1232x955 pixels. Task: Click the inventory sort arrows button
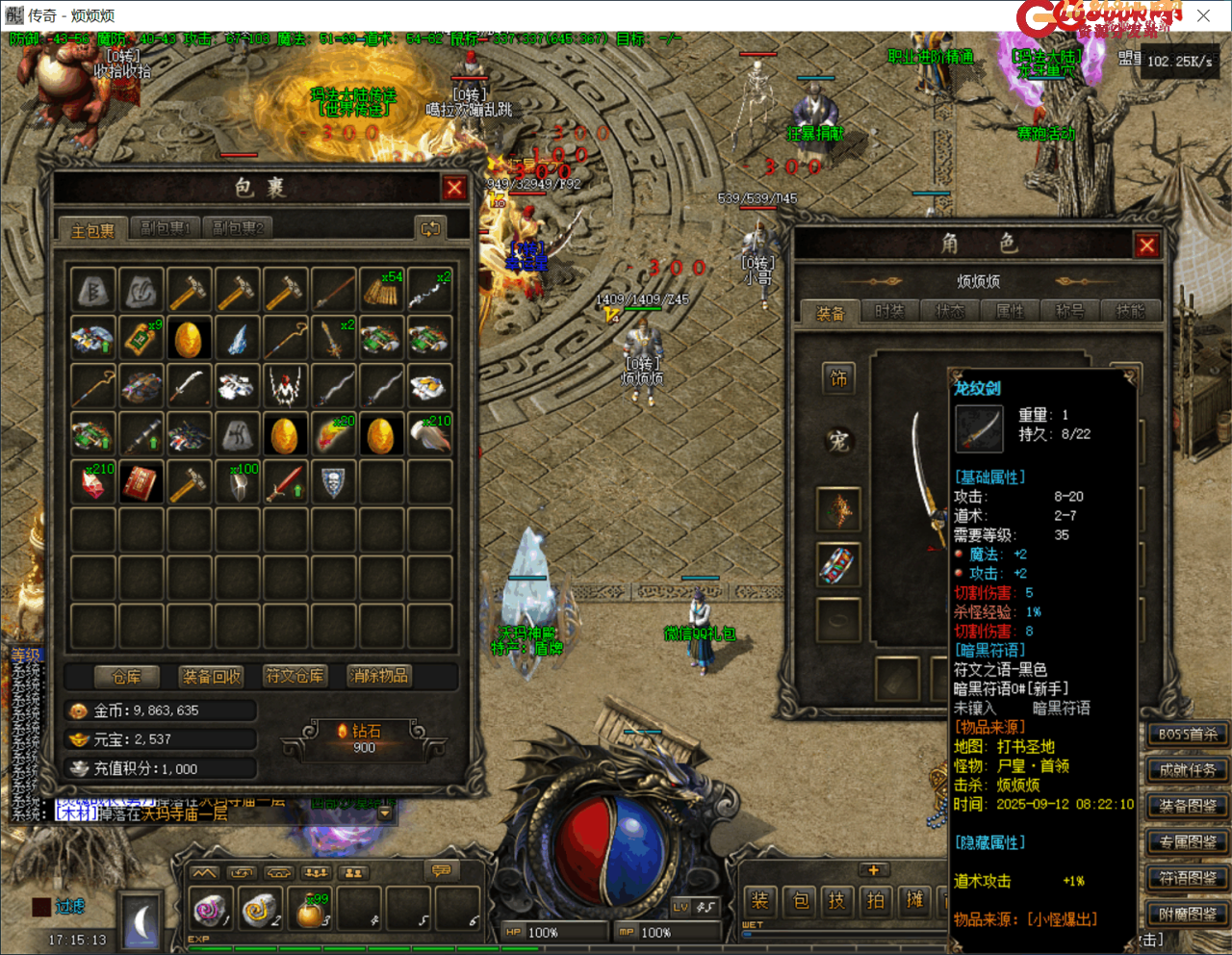pyautogui.click(x=429, y=228)
